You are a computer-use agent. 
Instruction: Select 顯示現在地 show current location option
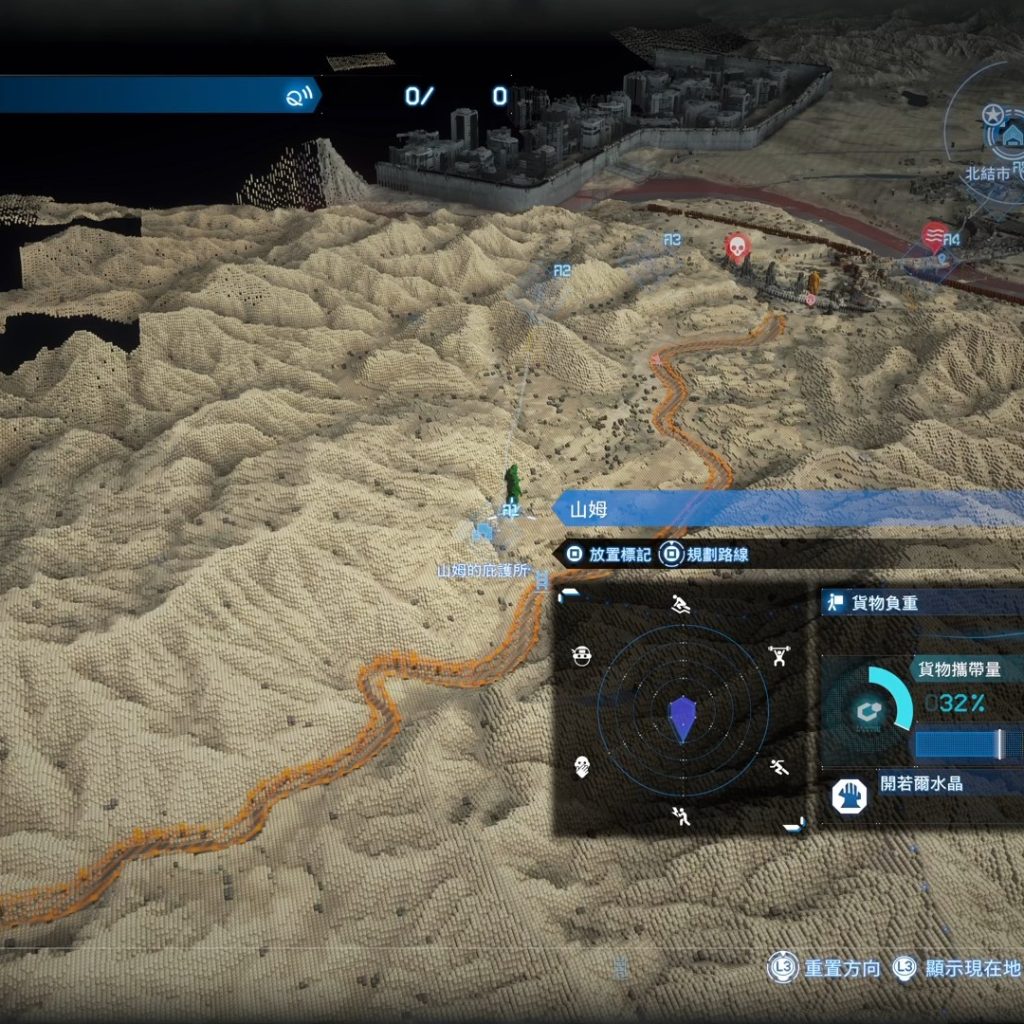tap(957, 968)
